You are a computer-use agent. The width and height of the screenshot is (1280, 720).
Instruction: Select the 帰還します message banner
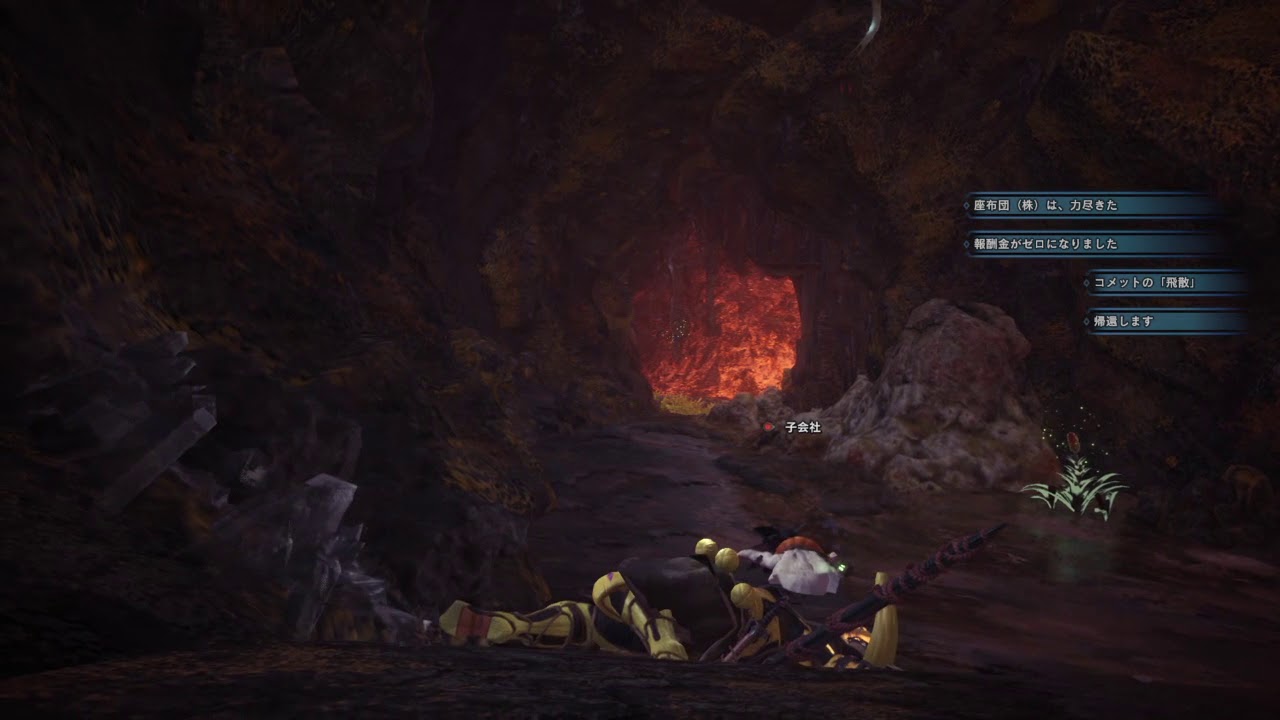[1164, 321]
